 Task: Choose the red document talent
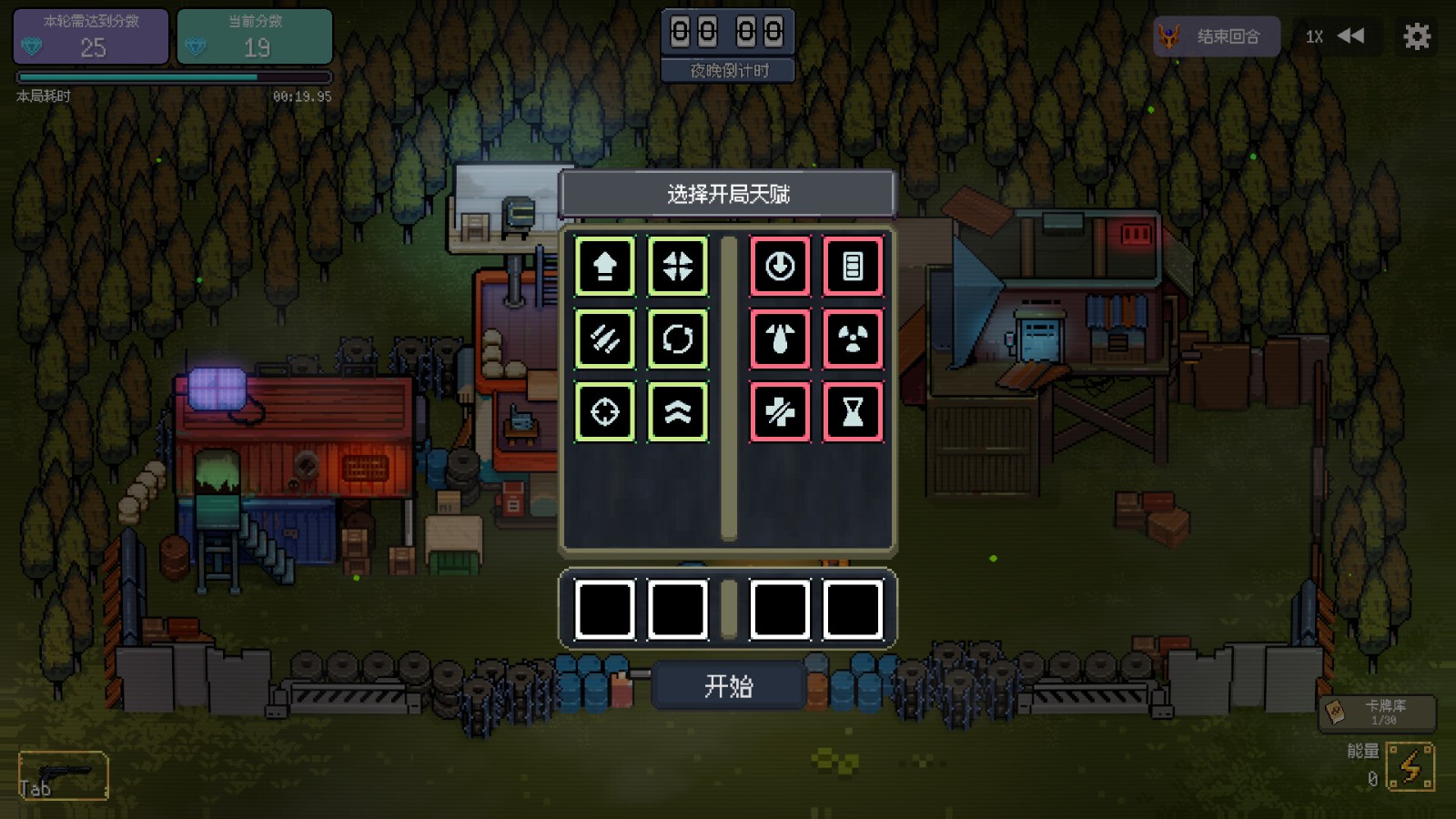(853, 266)
